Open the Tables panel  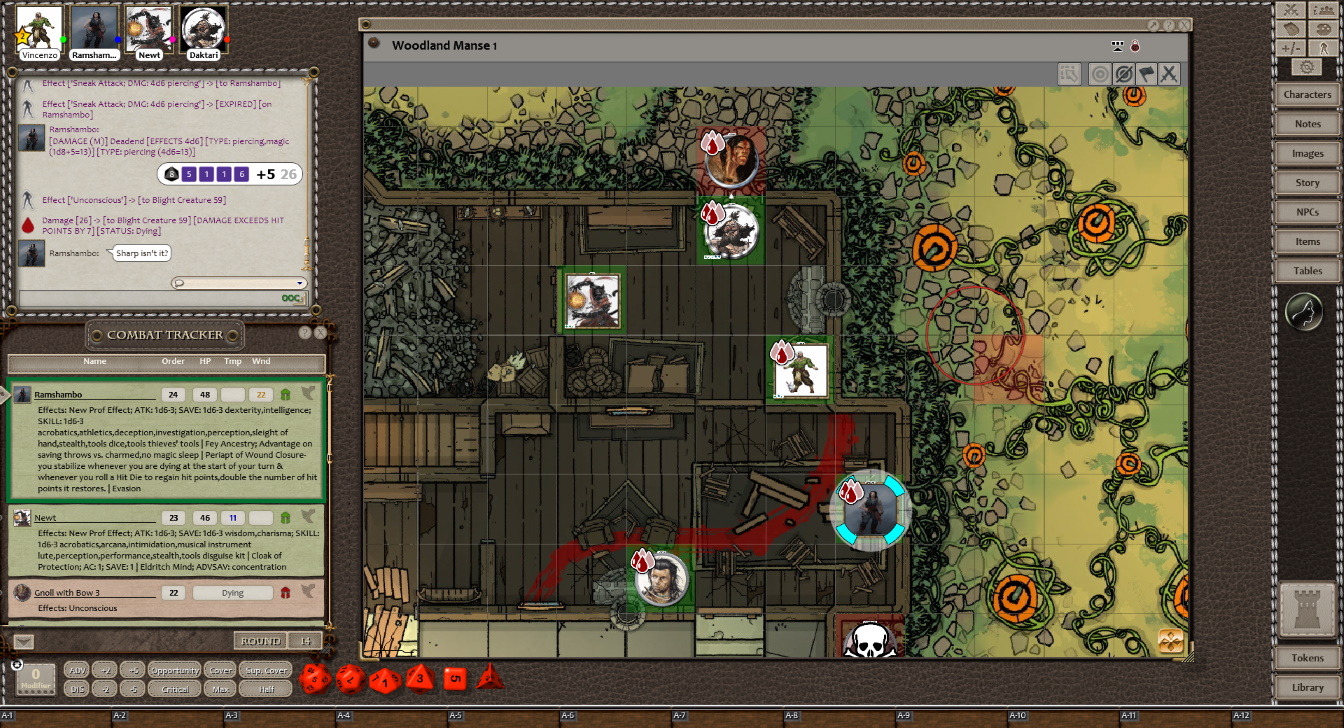(1307, 271)
